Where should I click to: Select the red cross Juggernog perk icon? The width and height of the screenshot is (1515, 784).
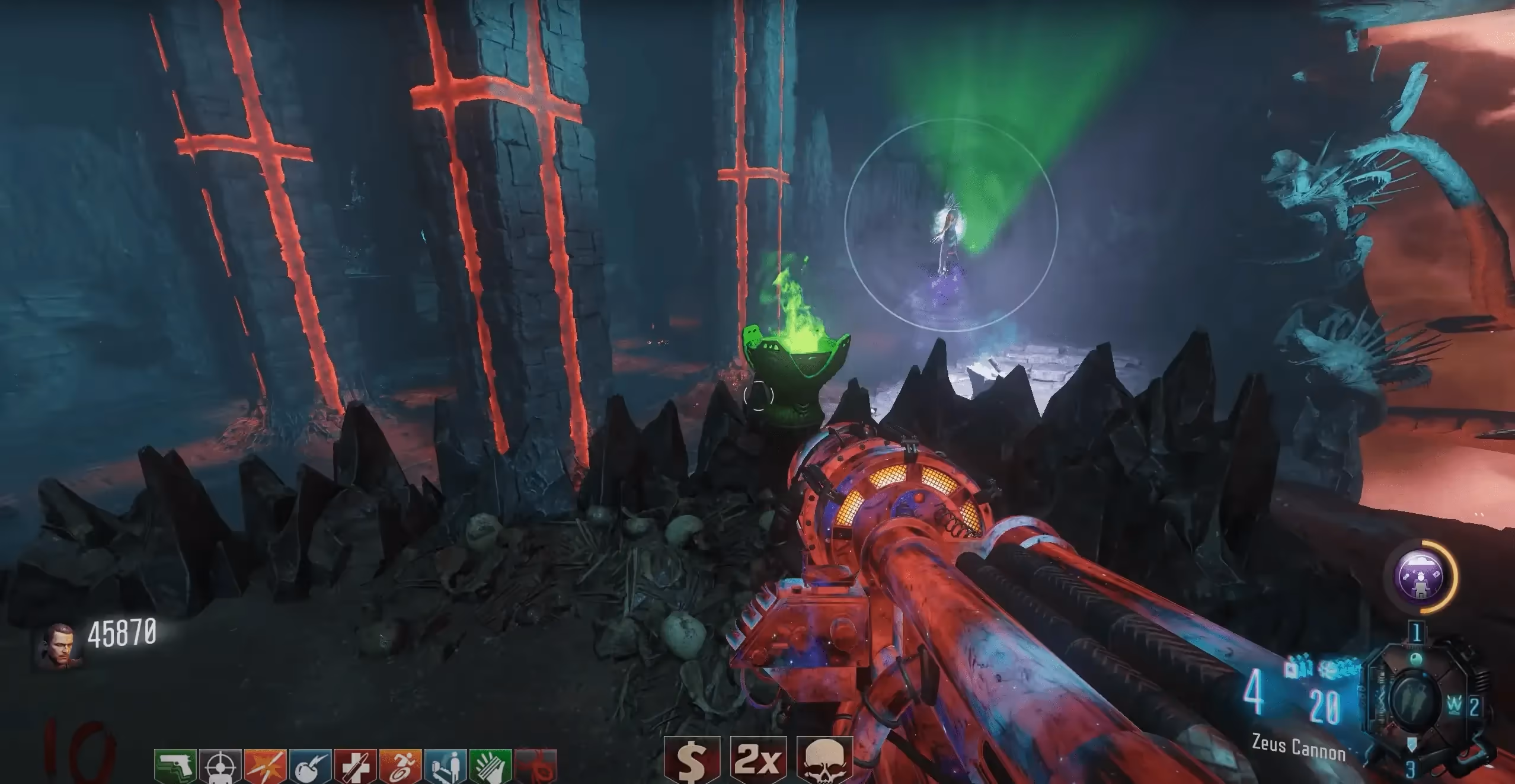[356, 767]
